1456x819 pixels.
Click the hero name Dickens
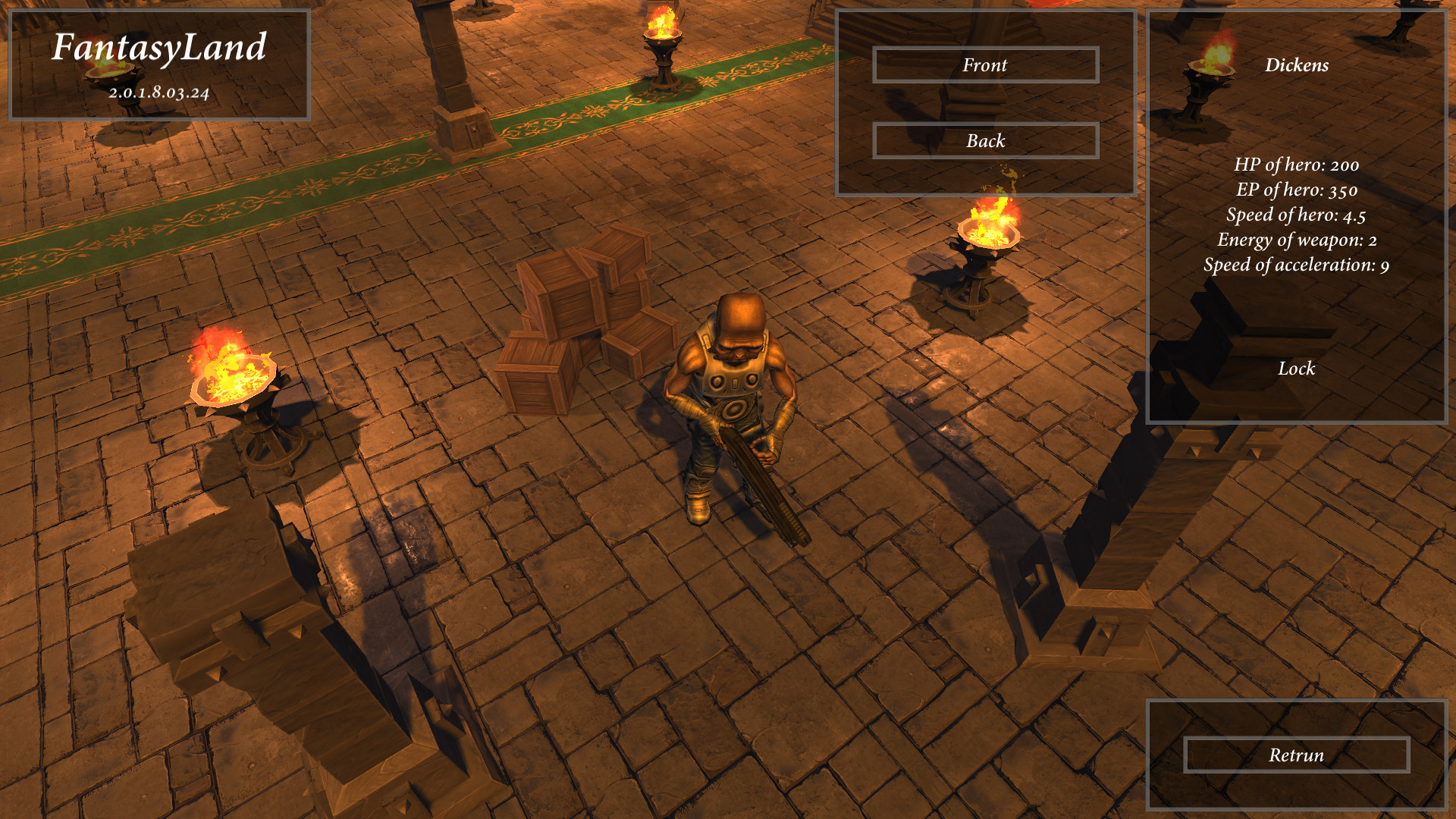point(1297,66)
